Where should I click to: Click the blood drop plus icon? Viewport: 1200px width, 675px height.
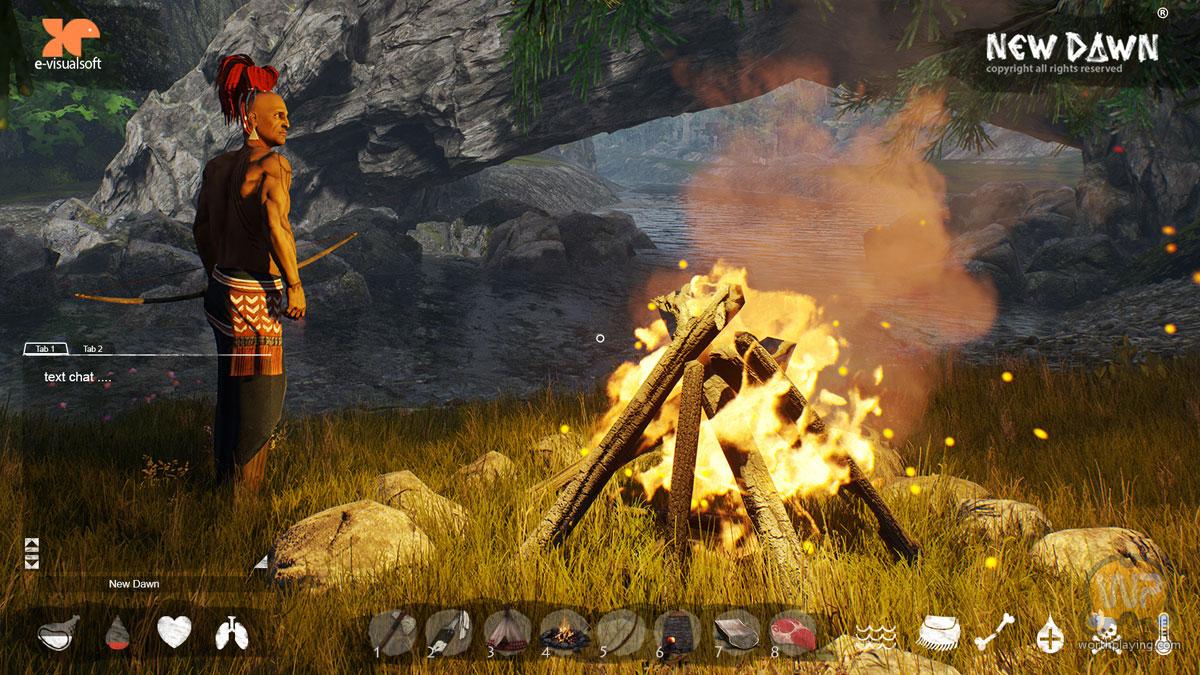pyautogui.click(x=1050, y=636)
